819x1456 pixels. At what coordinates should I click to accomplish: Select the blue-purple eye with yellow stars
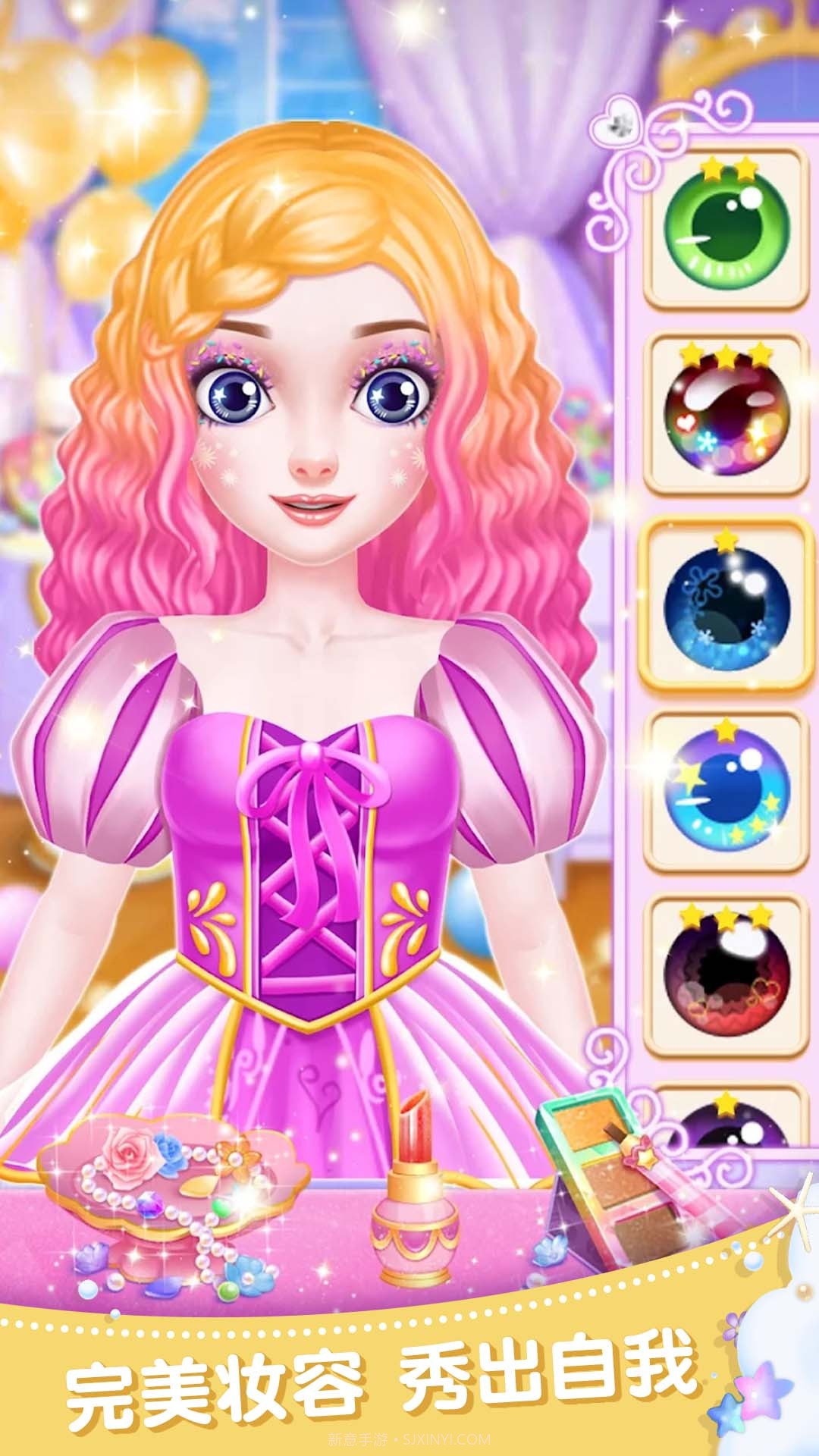pos(726,791)
